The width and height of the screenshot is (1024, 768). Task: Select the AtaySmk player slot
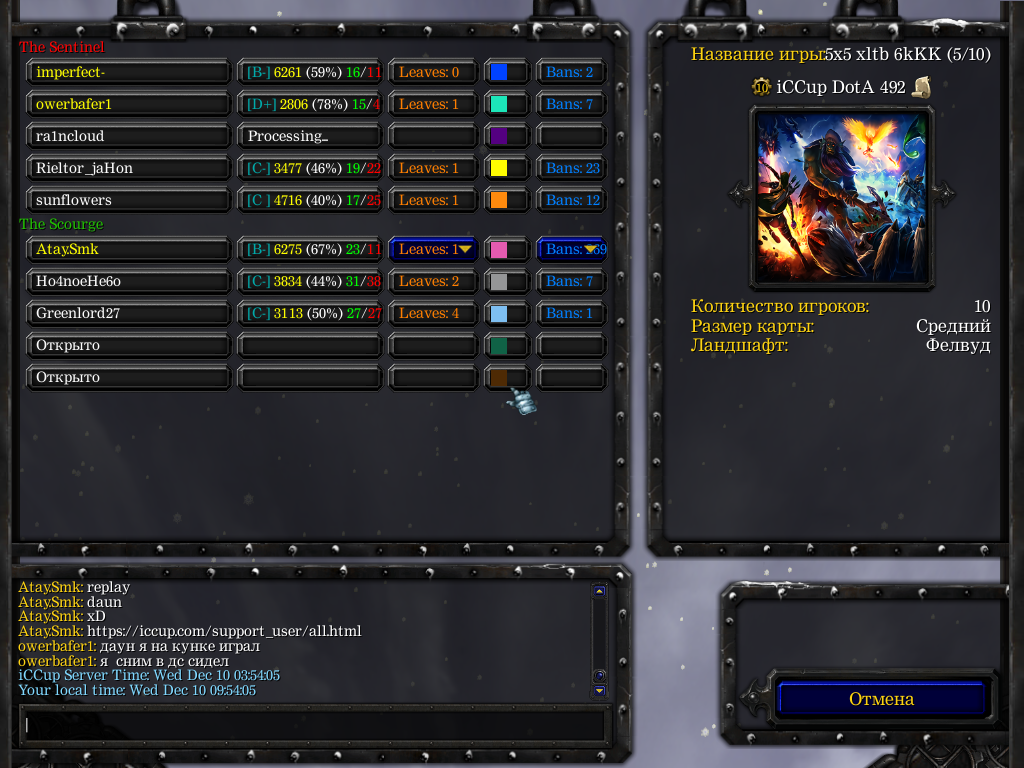129,249
